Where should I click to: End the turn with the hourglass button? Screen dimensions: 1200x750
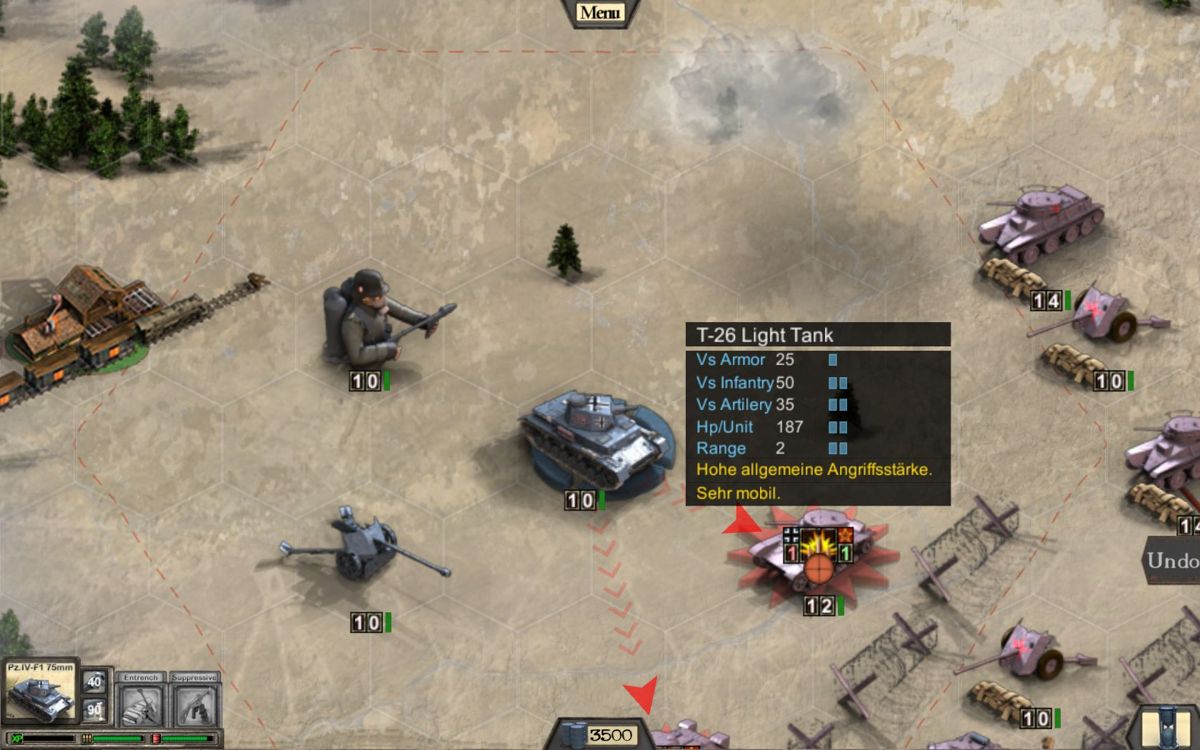tap(1166, 730)
